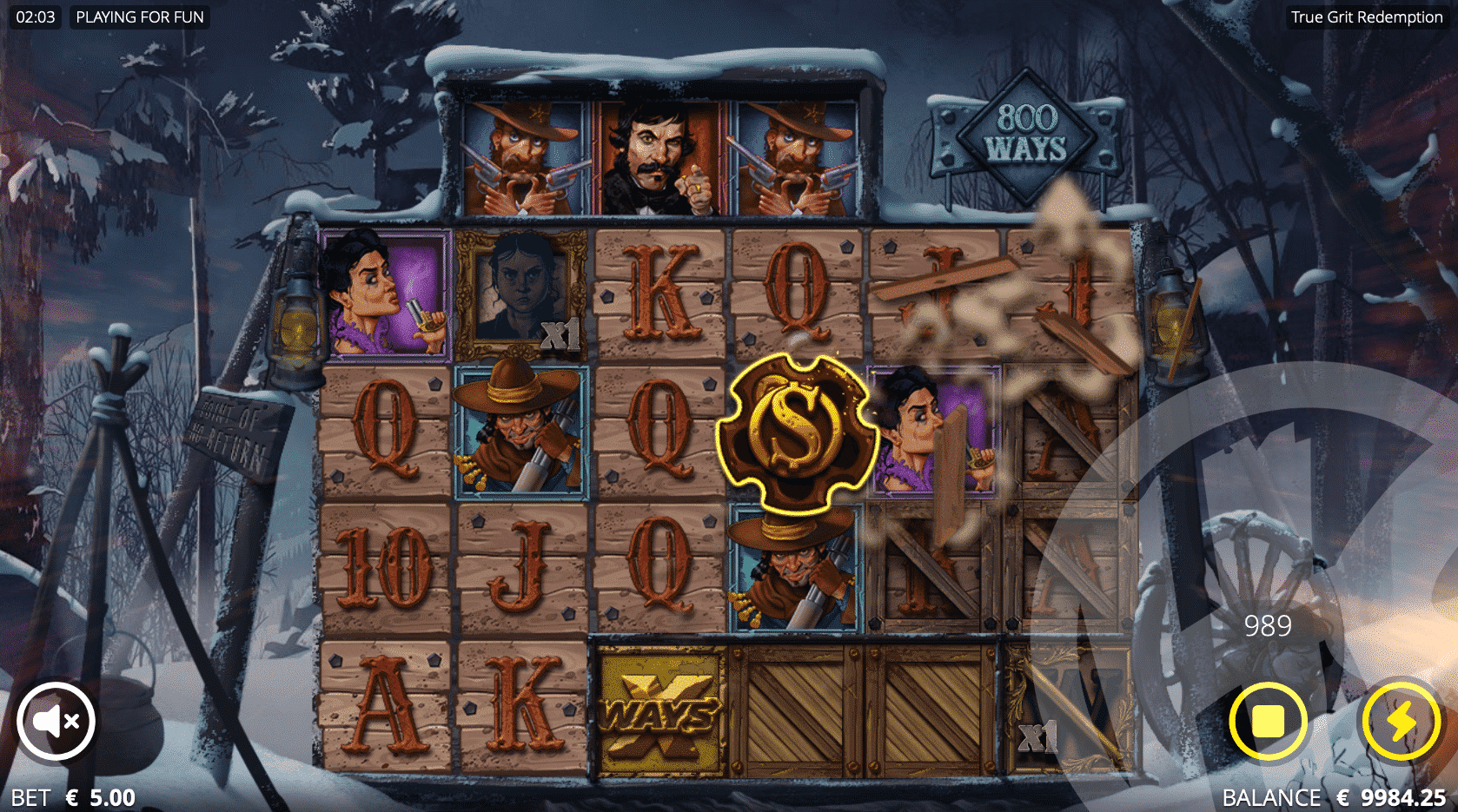
Task: Toggle the muted speaker sound button
Action: point(56,721)
